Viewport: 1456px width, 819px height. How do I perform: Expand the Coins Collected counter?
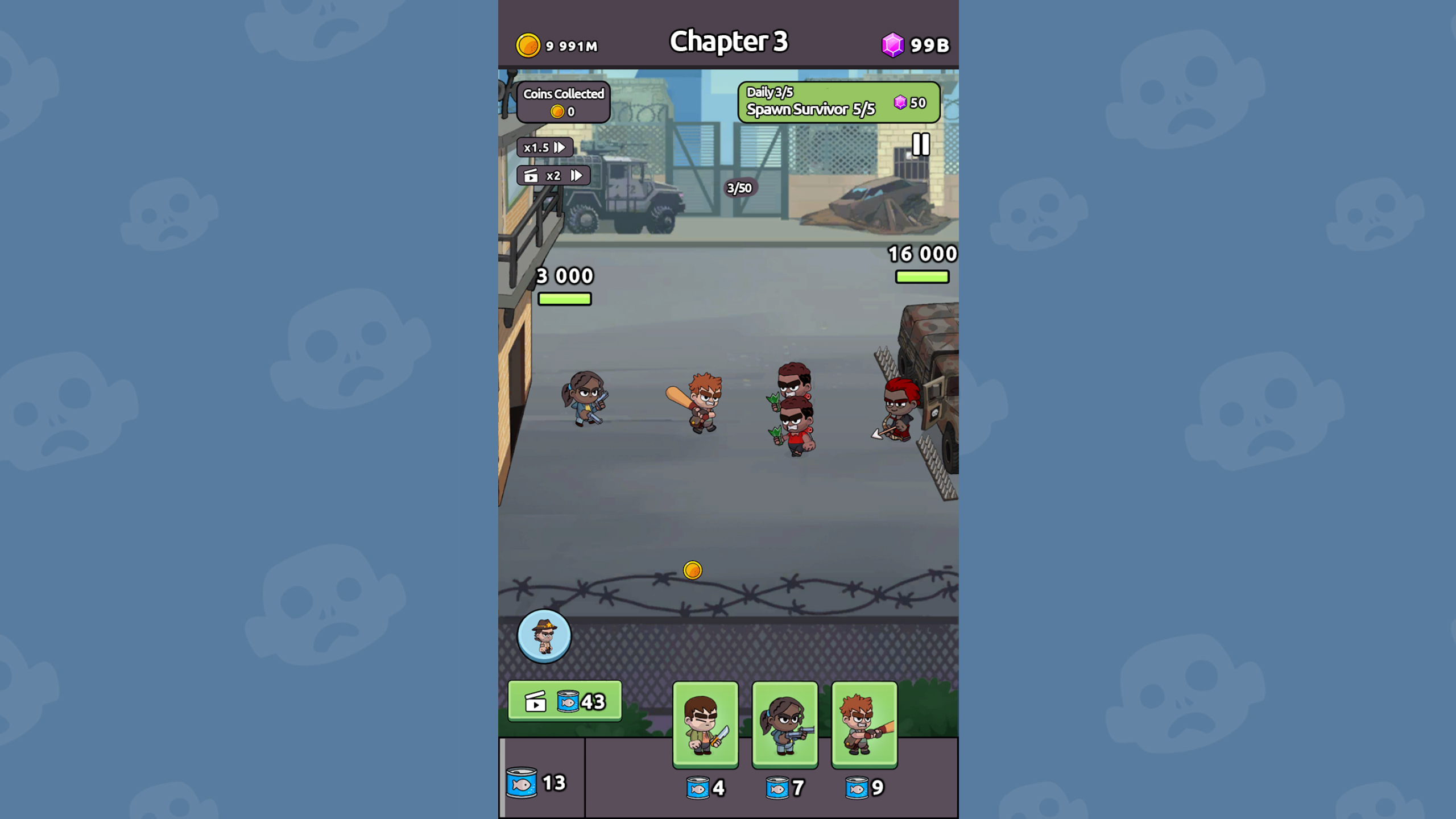point(564,94)
